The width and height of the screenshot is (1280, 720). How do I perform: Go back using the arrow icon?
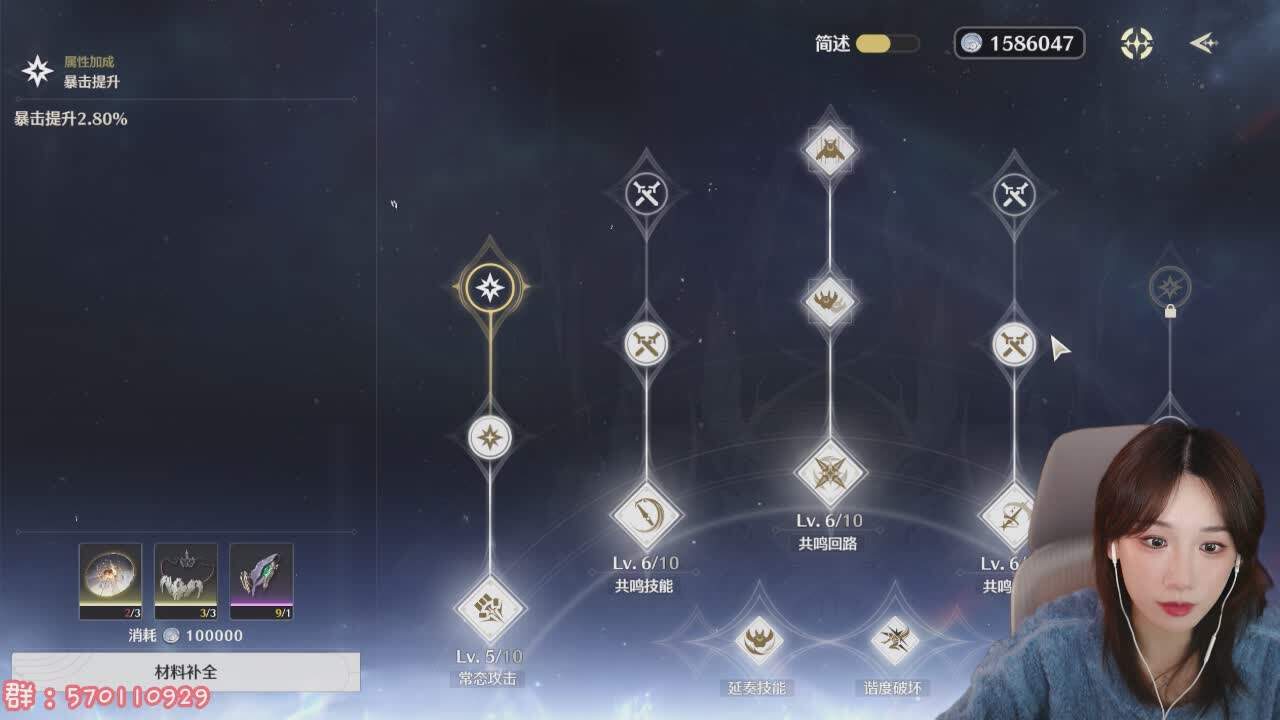click(x=1203, y=43)
